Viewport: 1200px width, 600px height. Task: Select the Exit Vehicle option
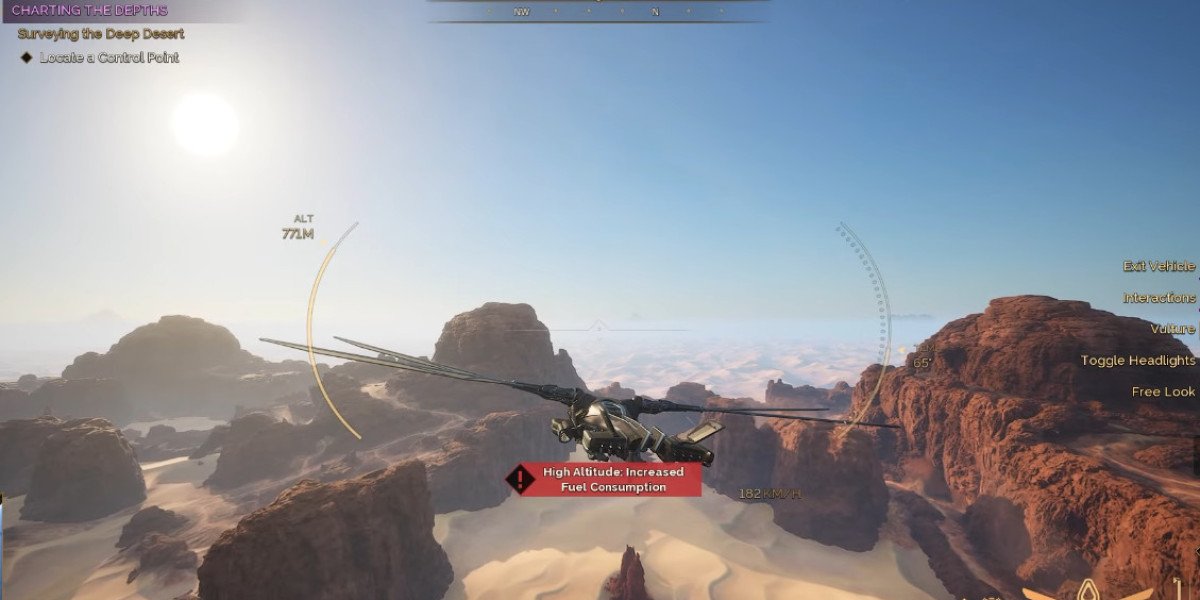pos(1158,266)
